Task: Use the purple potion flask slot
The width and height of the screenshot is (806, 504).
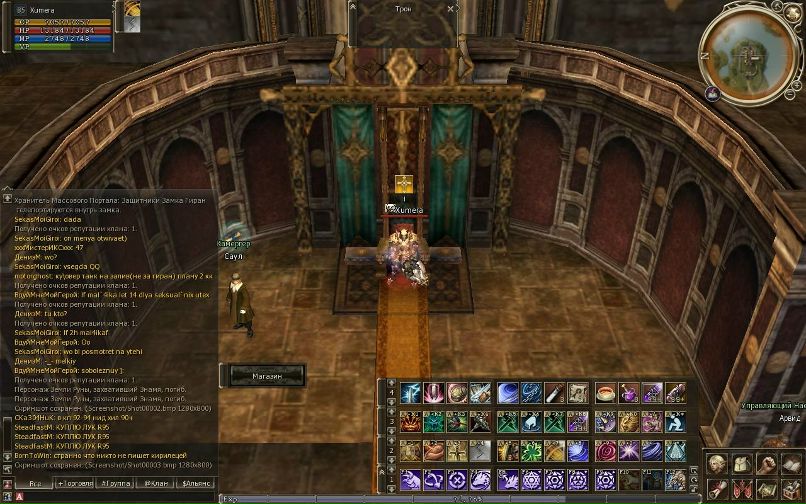Action: [x=628, y=393]
